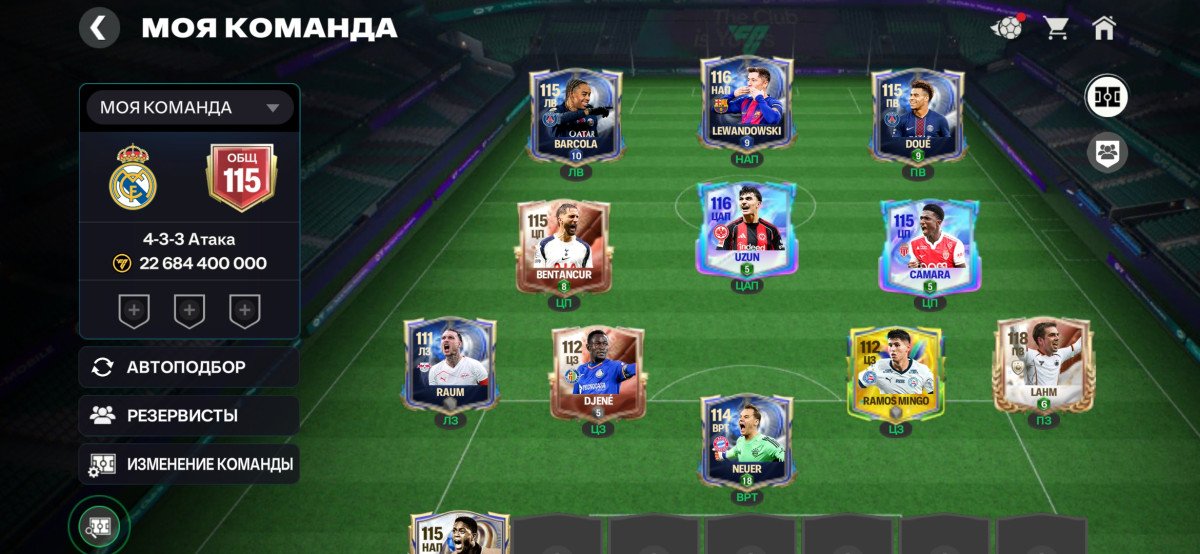This screenshot has height=554, width=1200.
Task: Select the Bentancur player card
Action: click(563, 246)
